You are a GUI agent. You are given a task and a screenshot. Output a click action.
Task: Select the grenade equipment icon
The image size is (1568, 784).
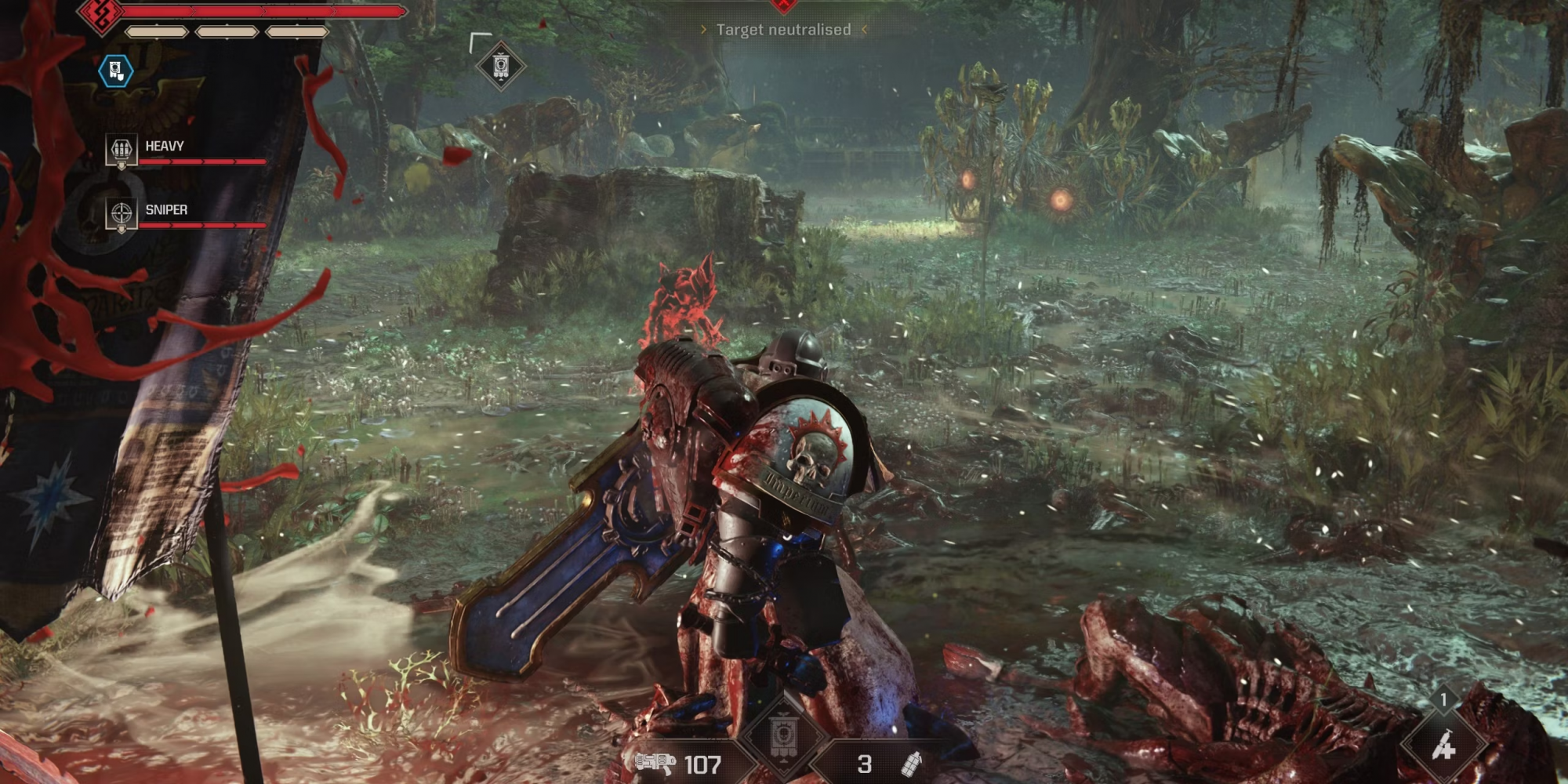point(911,764)
